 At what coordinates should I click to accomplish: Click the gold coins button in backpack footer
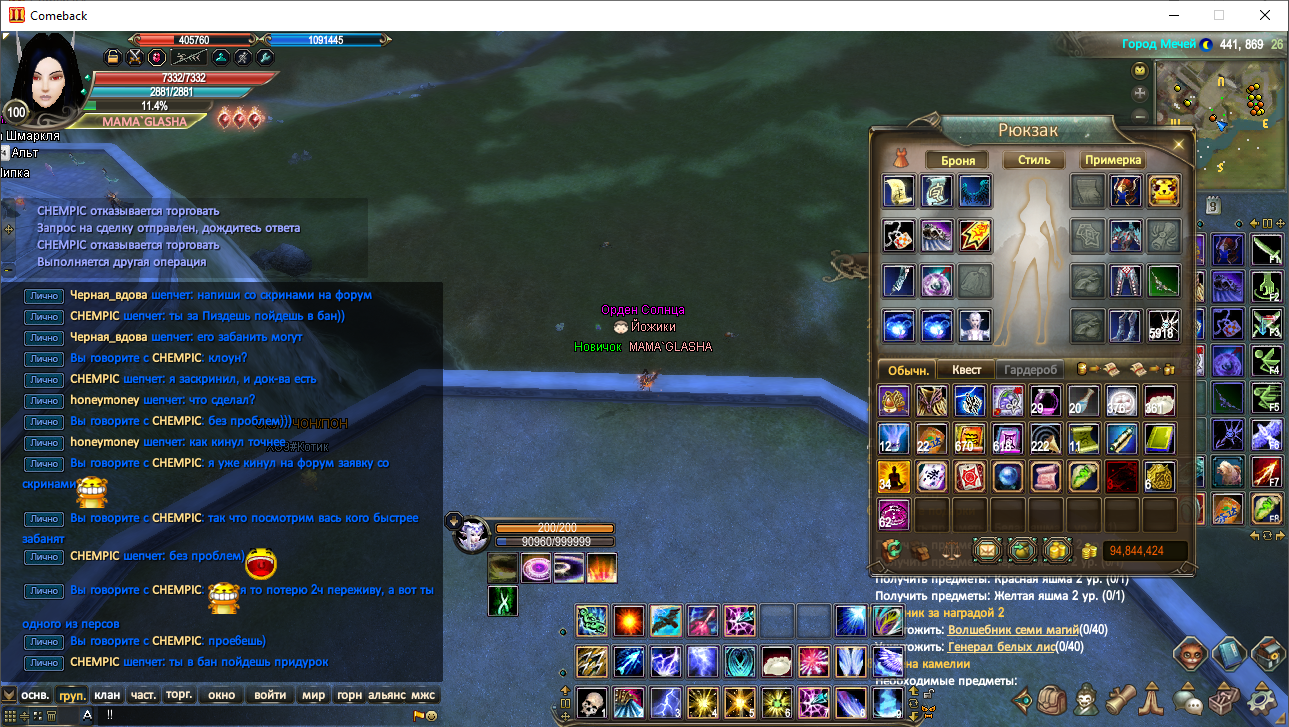click(x=1057, y=550)
